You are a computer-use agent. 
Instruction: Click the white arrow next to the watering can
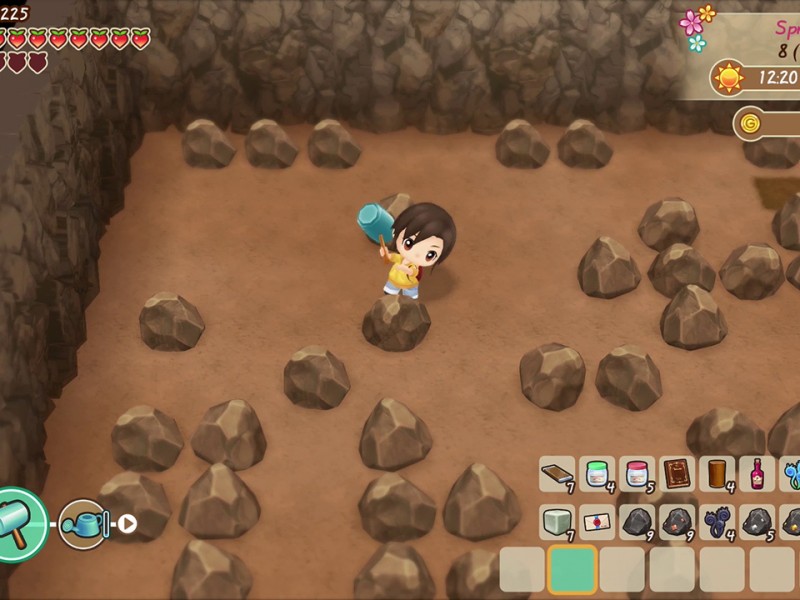click(128, 523)
